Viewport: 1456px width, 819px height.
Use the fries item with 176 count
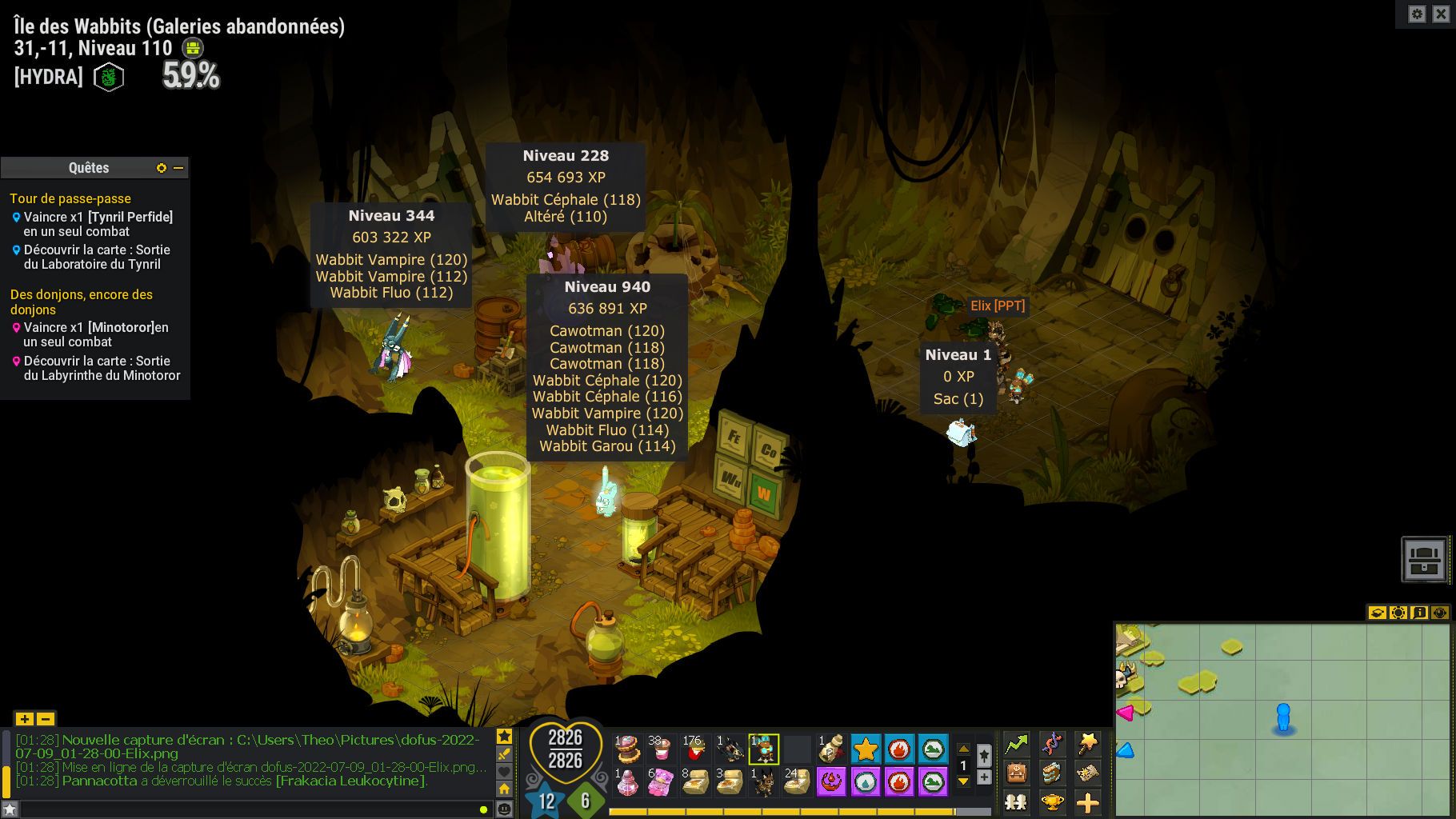pos(694,749)
